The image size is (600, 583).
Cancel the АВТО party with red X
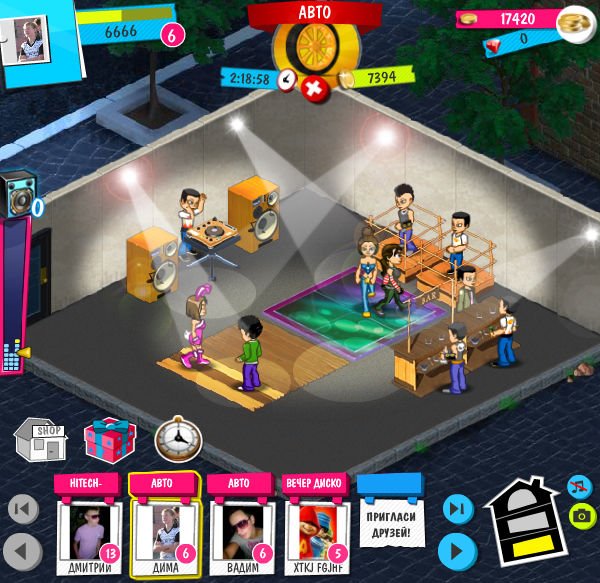(315, 87)
